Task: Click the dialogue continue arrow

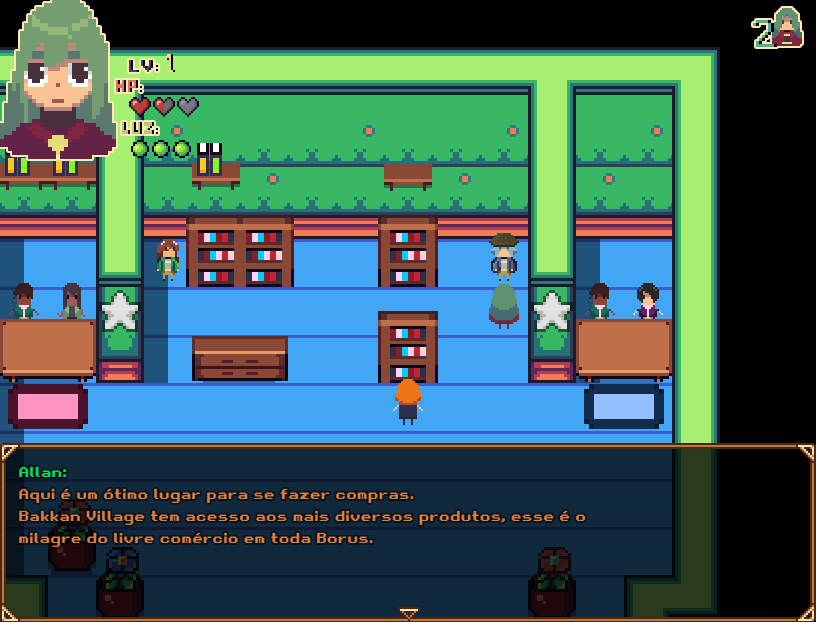Action: tap(408, 613)
